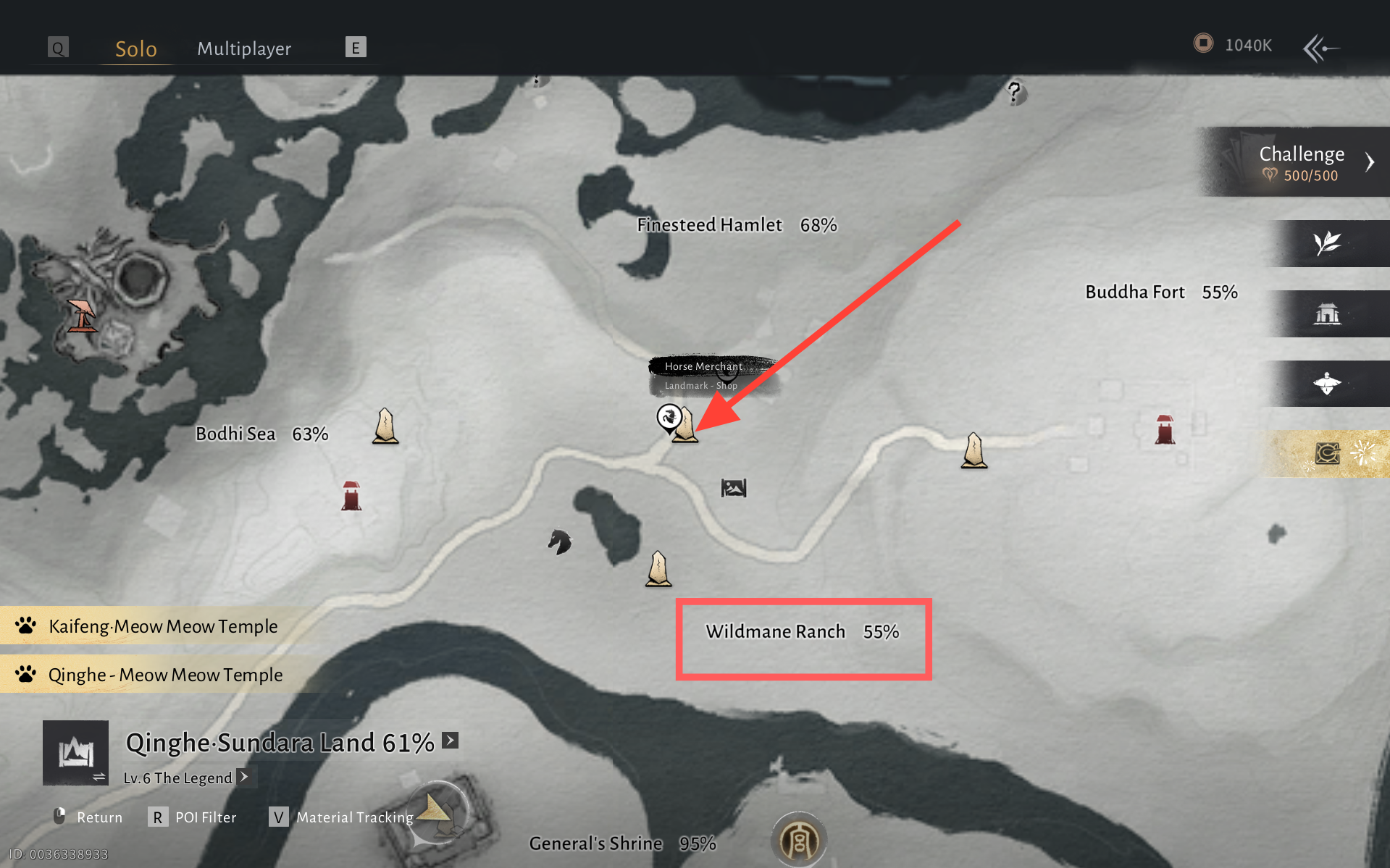The image size is (1390, 868).
Task: Click the horse head map marker
Action: (559, 542)
